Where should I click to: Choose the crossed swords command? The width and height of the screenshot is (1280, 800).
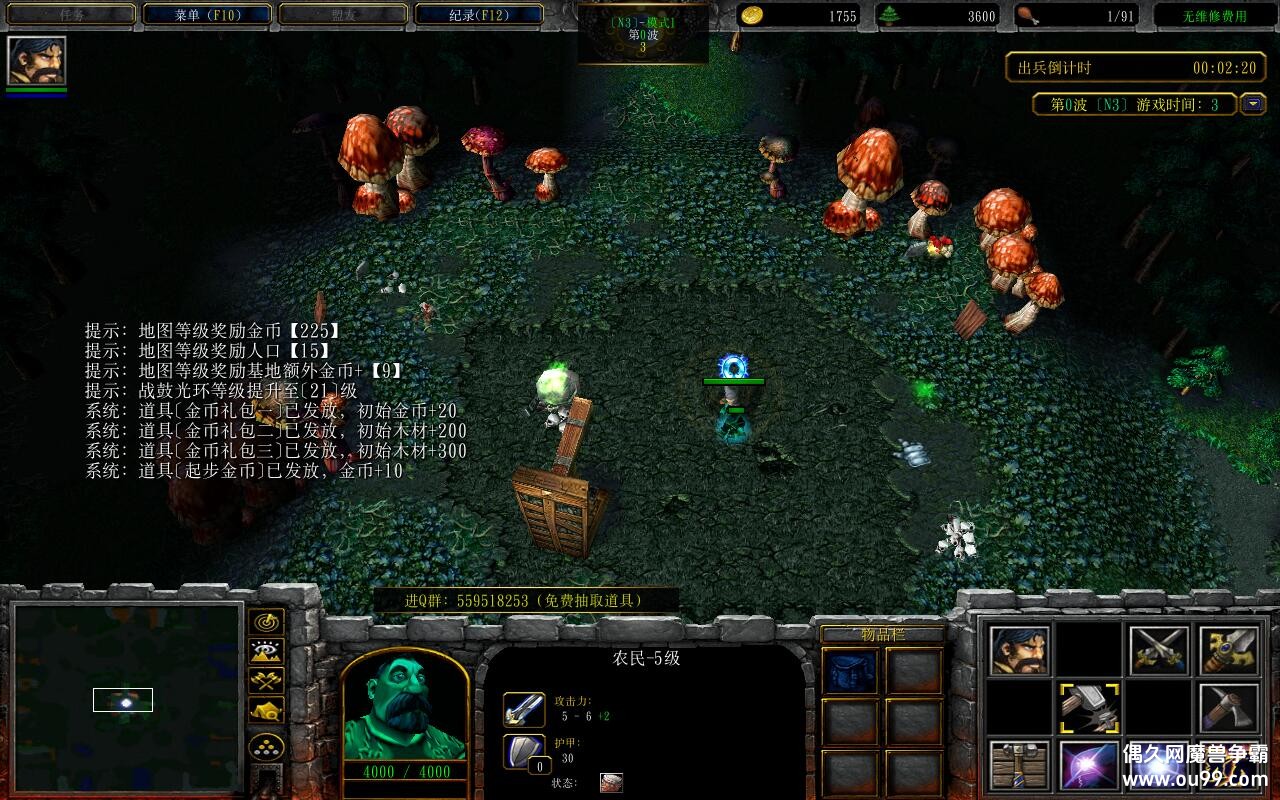pos(1159,651)
